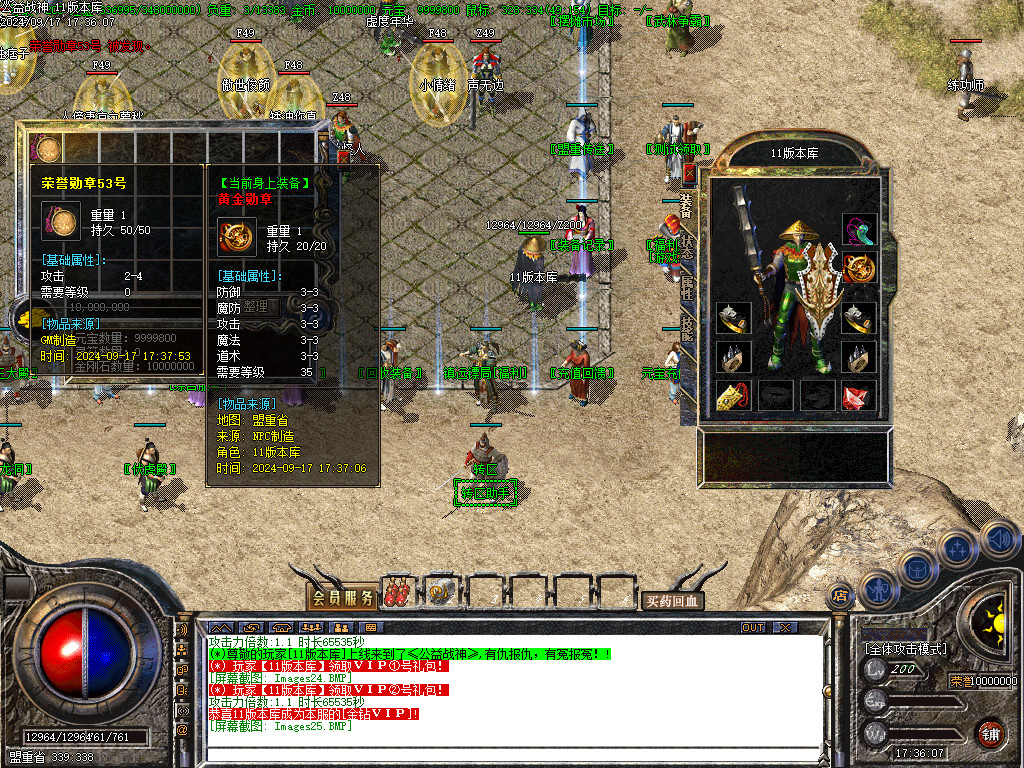Open the 属性 attributes tab
The width and height of the screenshot is (1024, 768).
687,290
